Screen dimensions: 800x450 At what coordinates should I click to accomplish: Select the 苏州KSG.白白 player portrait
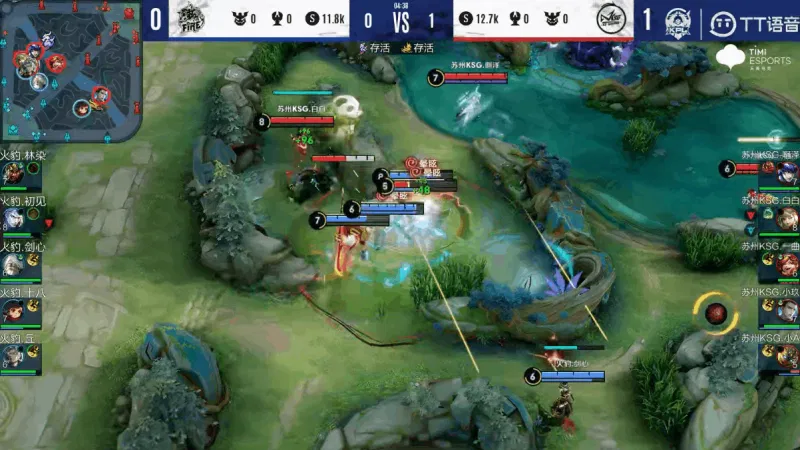click(x=784, y=220)
